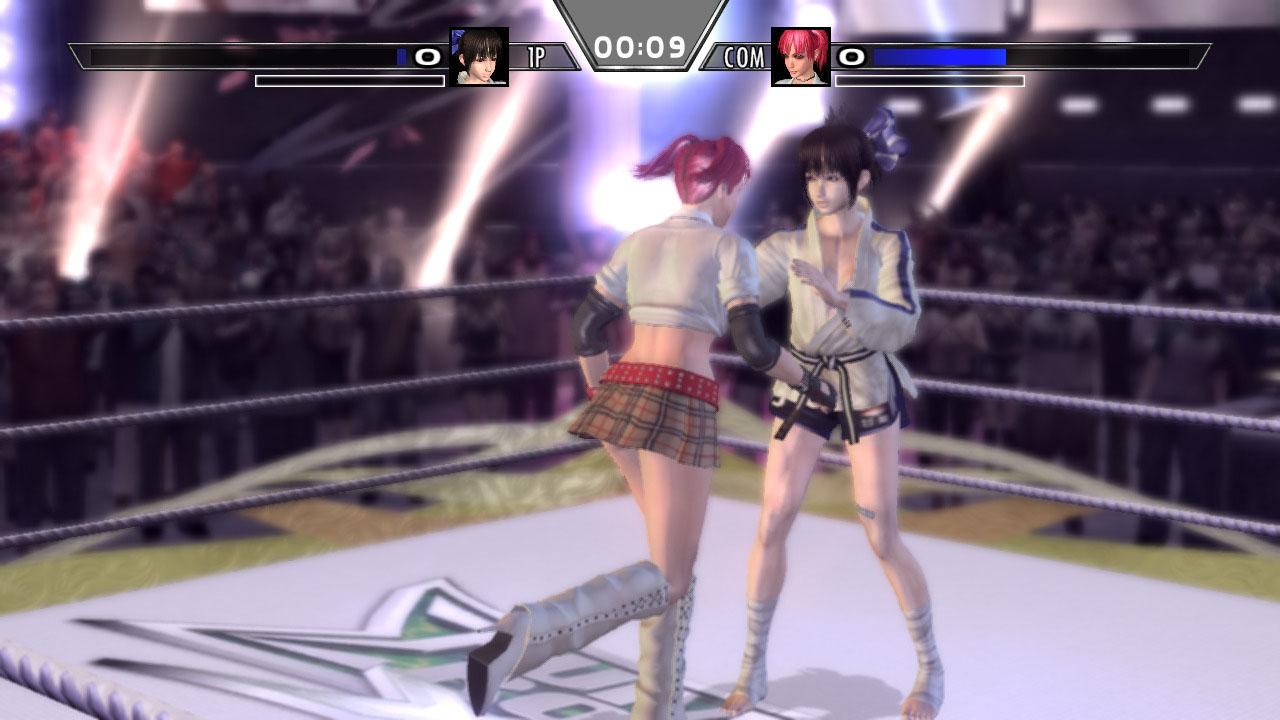Click the COM score counter showing 0

(x=850, y=57)
